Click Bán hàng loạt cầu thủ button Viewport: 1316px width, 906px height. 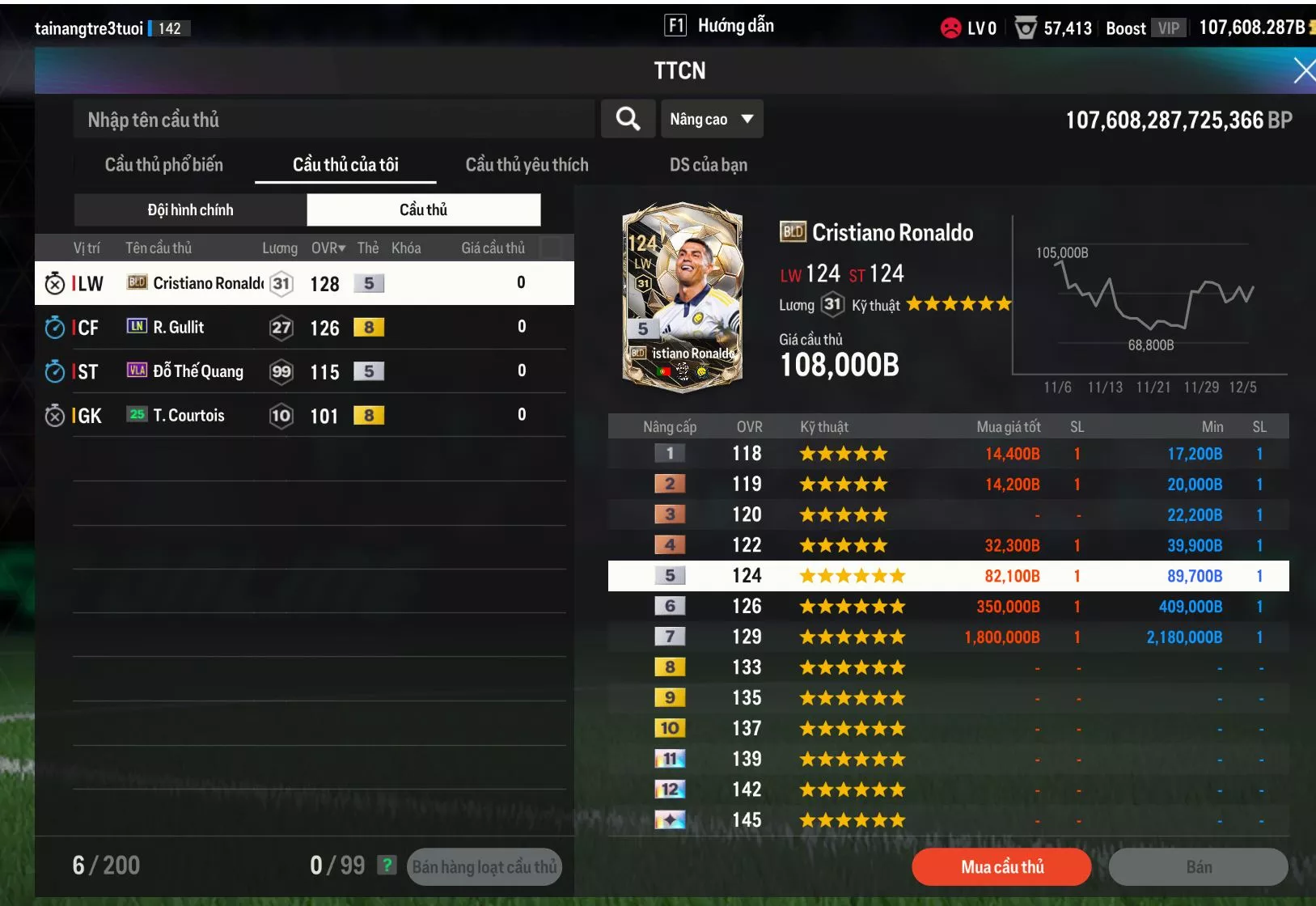coord(484,867)
